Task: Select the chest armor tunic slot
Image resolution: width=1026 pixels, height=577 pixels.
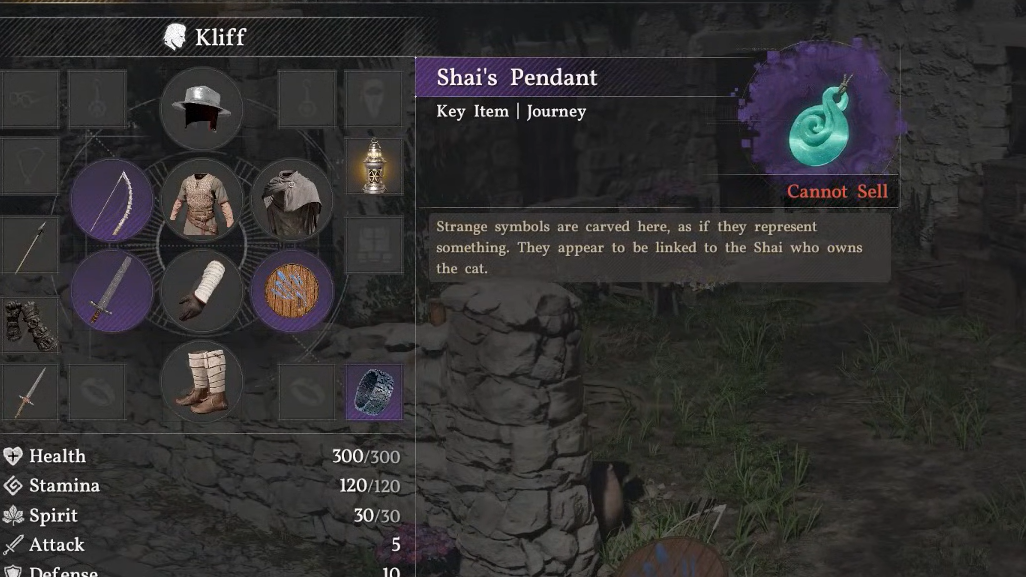Action: click(x=201, y=200)
